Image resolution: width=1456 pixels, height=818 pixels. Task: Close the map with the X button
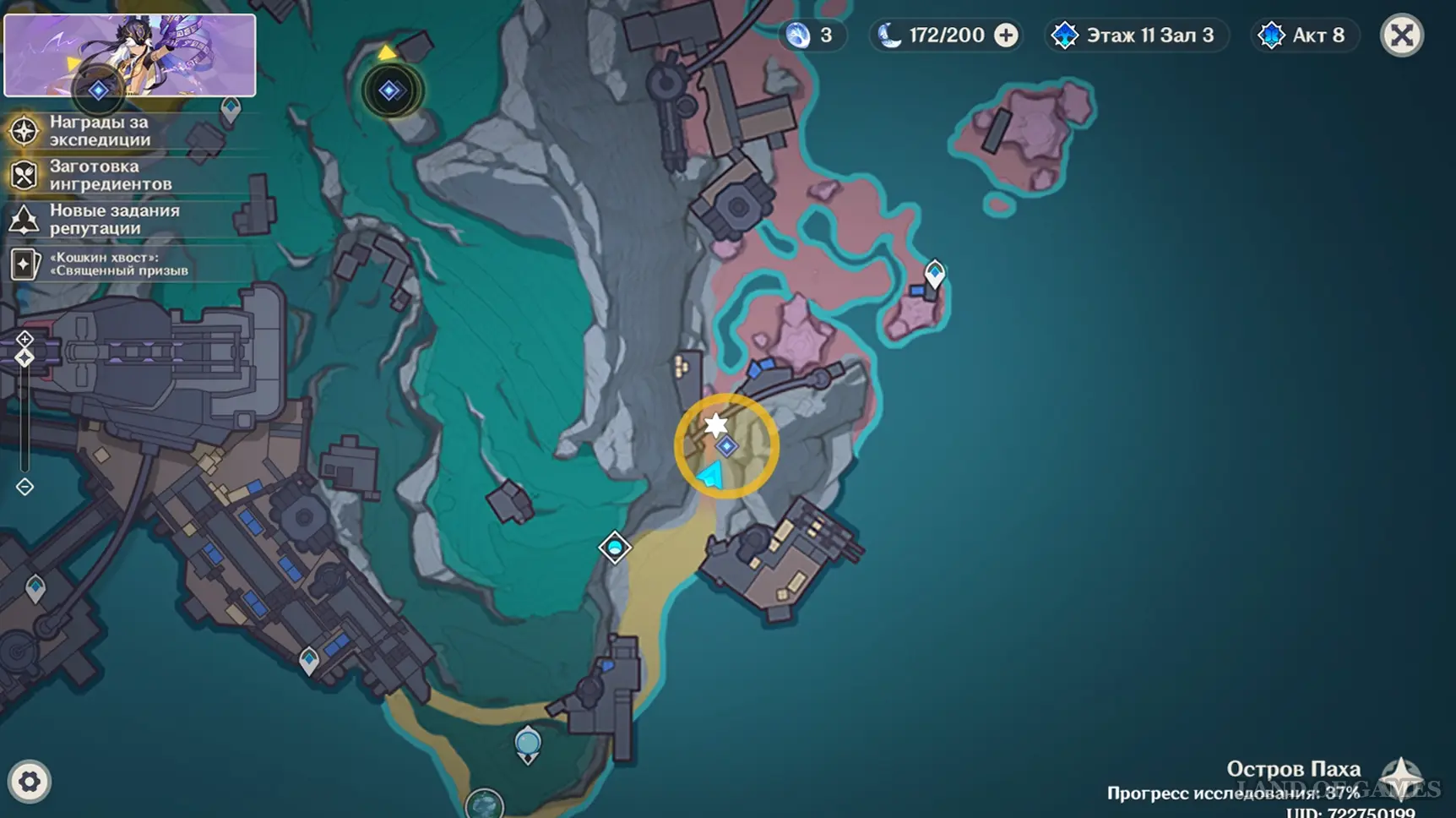click(1402, 35)
